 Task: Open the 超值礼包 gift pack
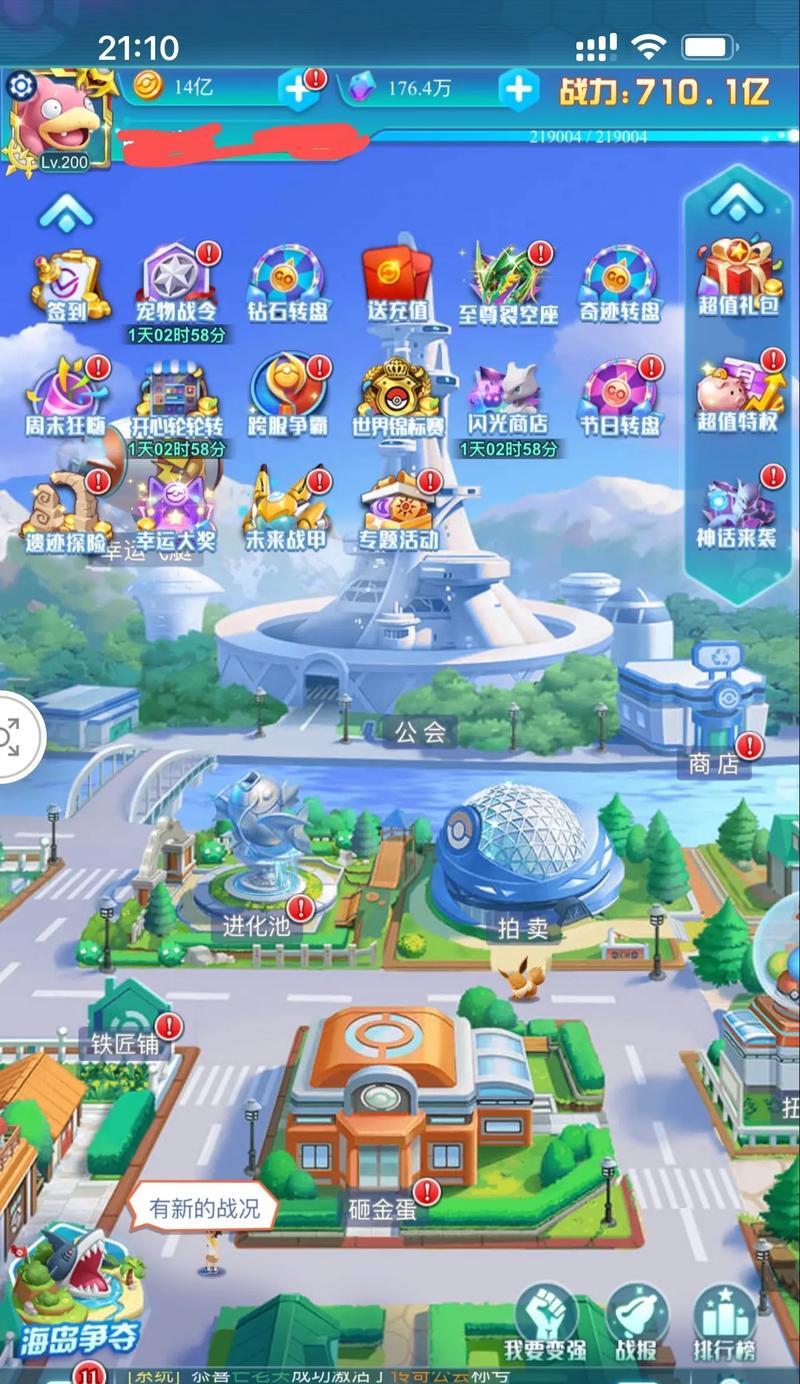pyautogui.click(x=738, y=275)
